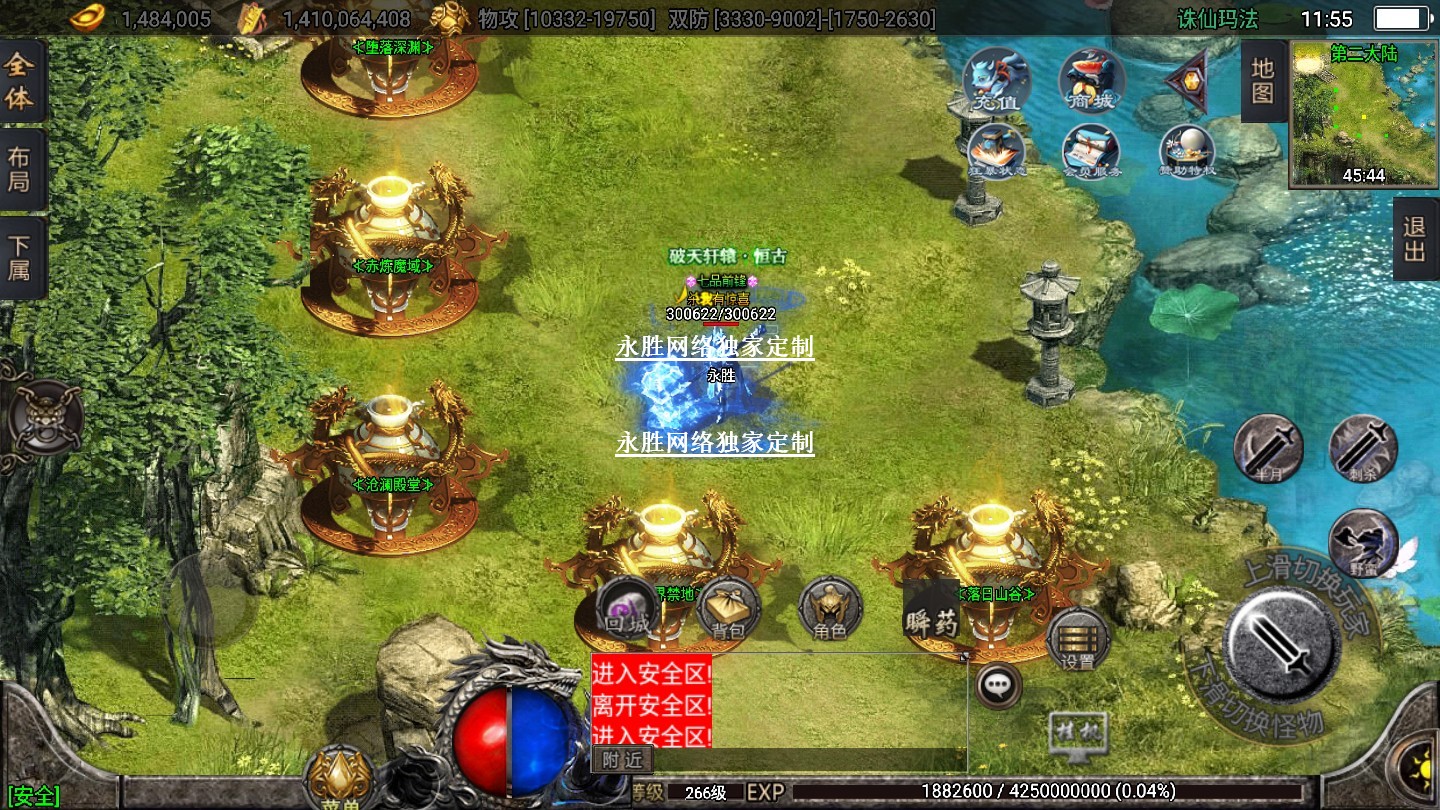Image resolution: width=1440 pixels, height=810 pixels.
Task: Switch to the 全体 tab
Action: pos(21,81)
